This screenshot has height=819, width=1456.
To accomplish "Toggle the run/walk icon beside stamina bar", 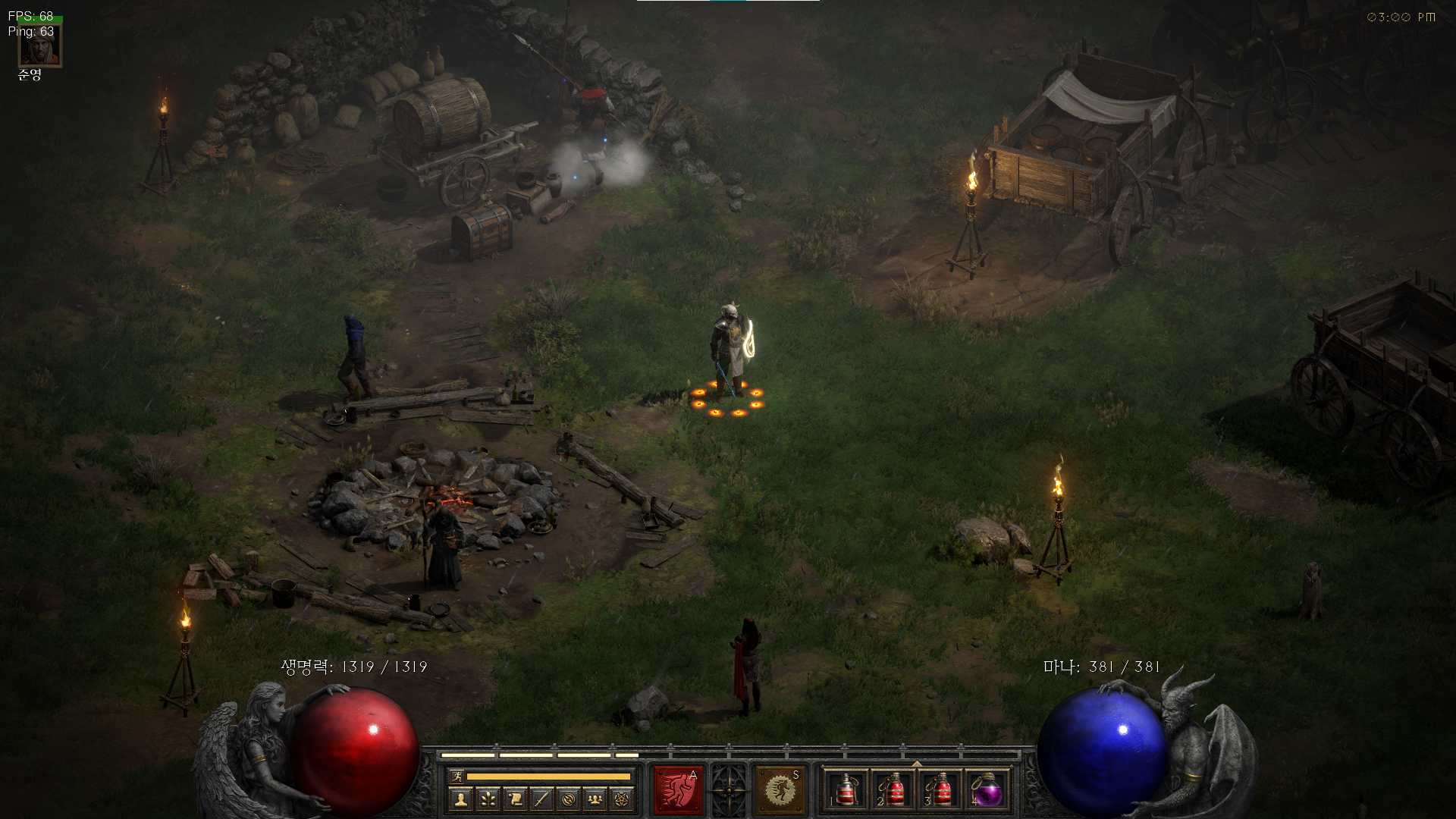I will pos(457,777).
